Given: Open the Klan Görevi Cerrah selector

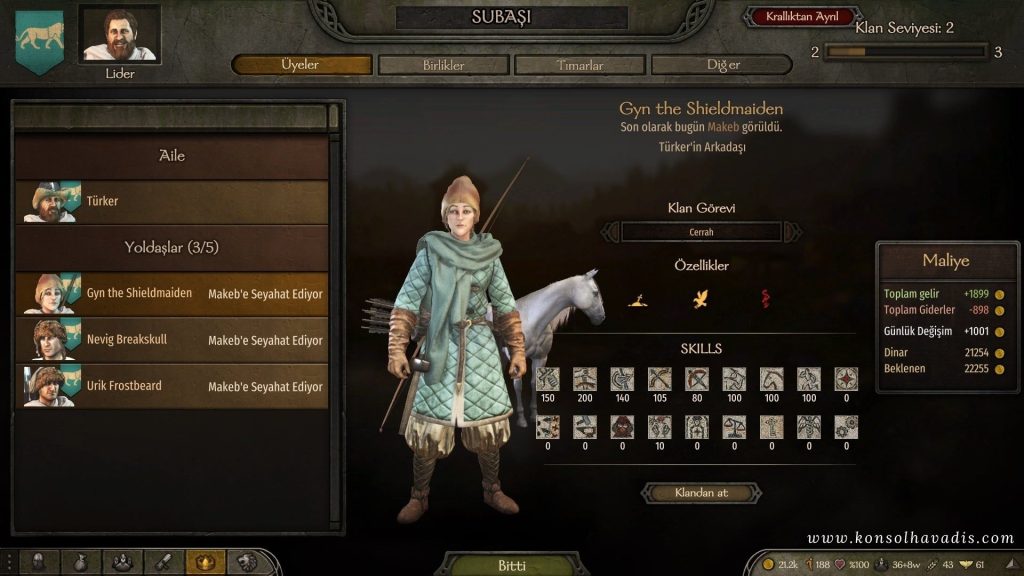Looking at the screenshot, I should point(701,232).
